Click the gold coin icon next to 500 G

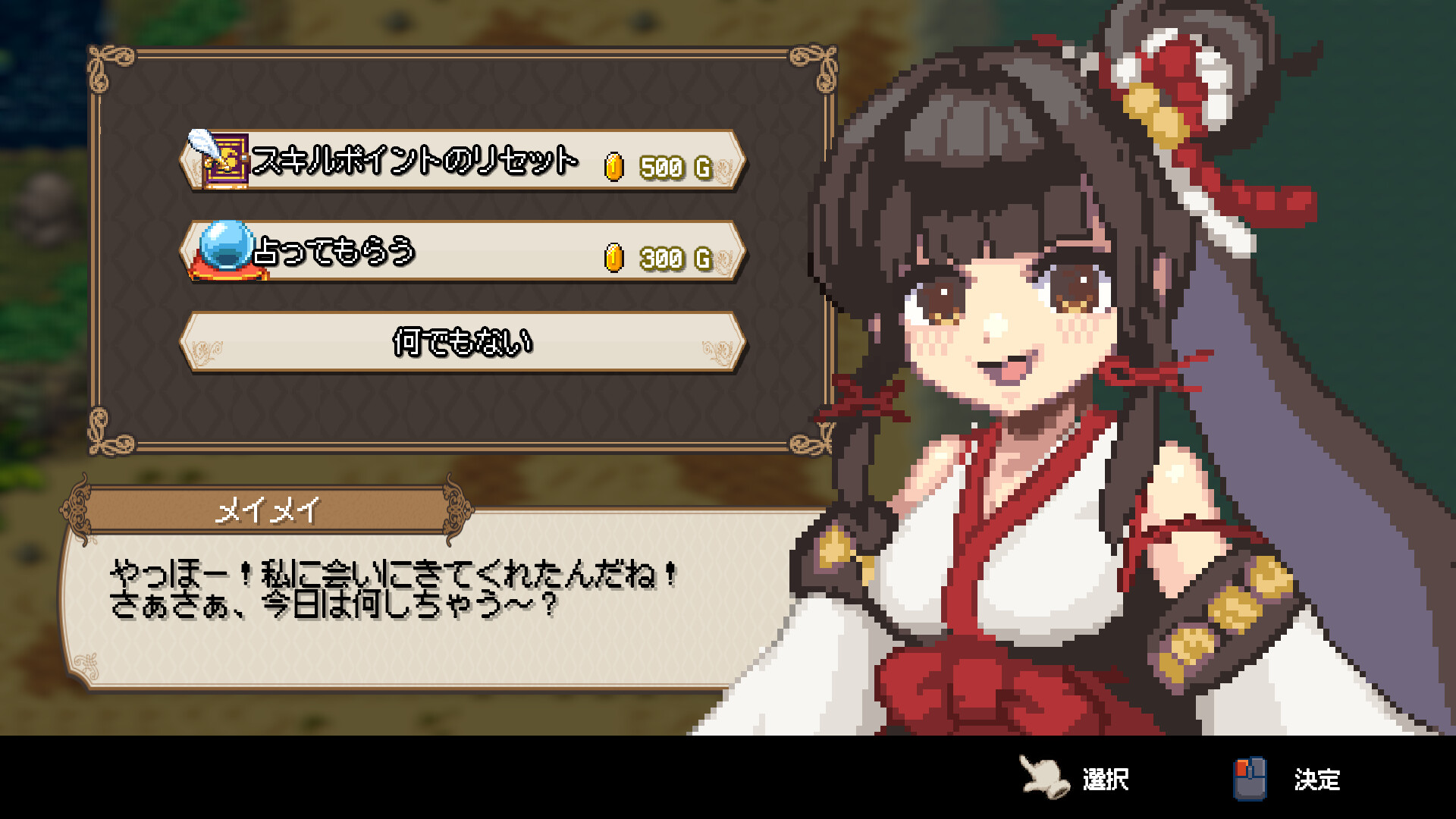(x=613, y=166)
